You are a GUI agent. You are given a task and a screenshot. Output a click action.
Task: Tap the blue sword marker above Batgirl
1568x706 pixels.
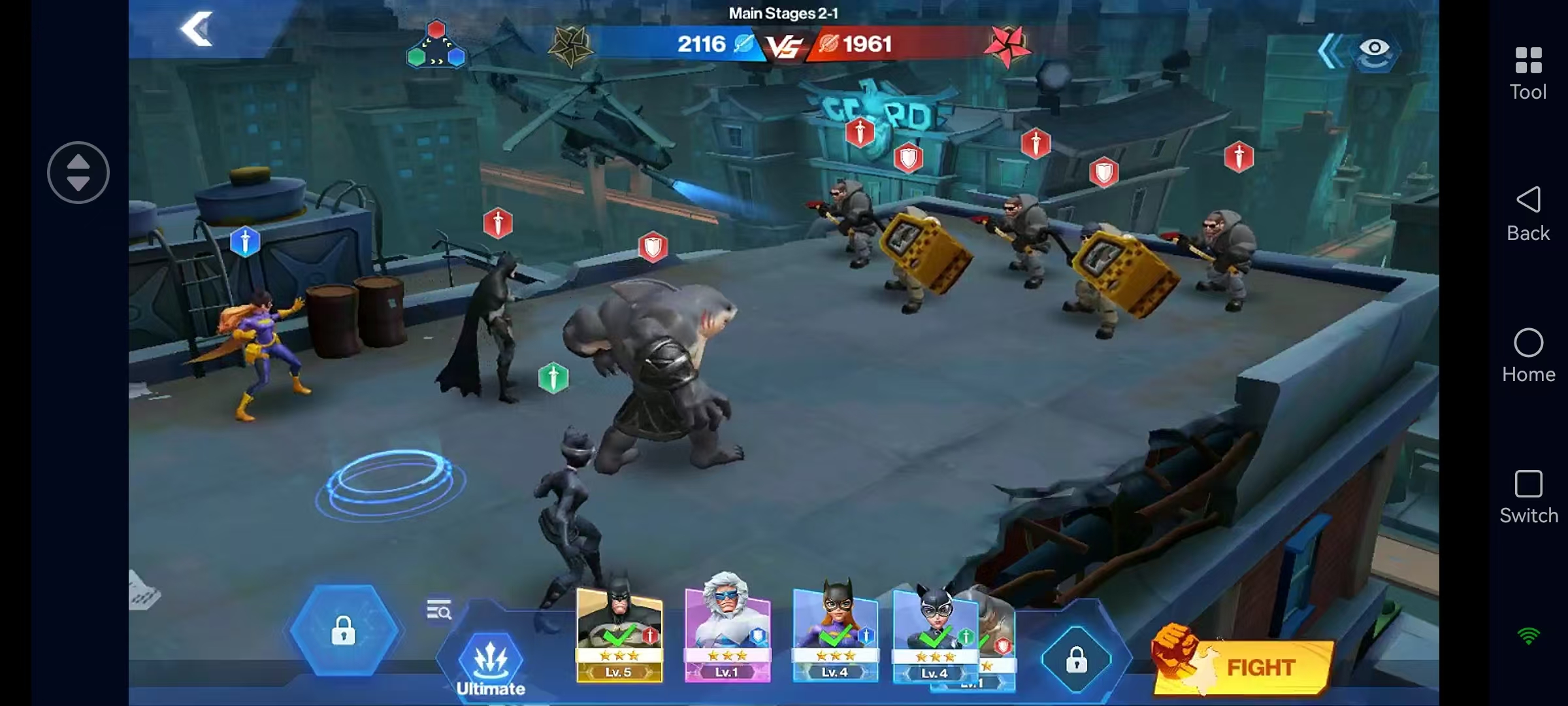[x=246, y=242]
